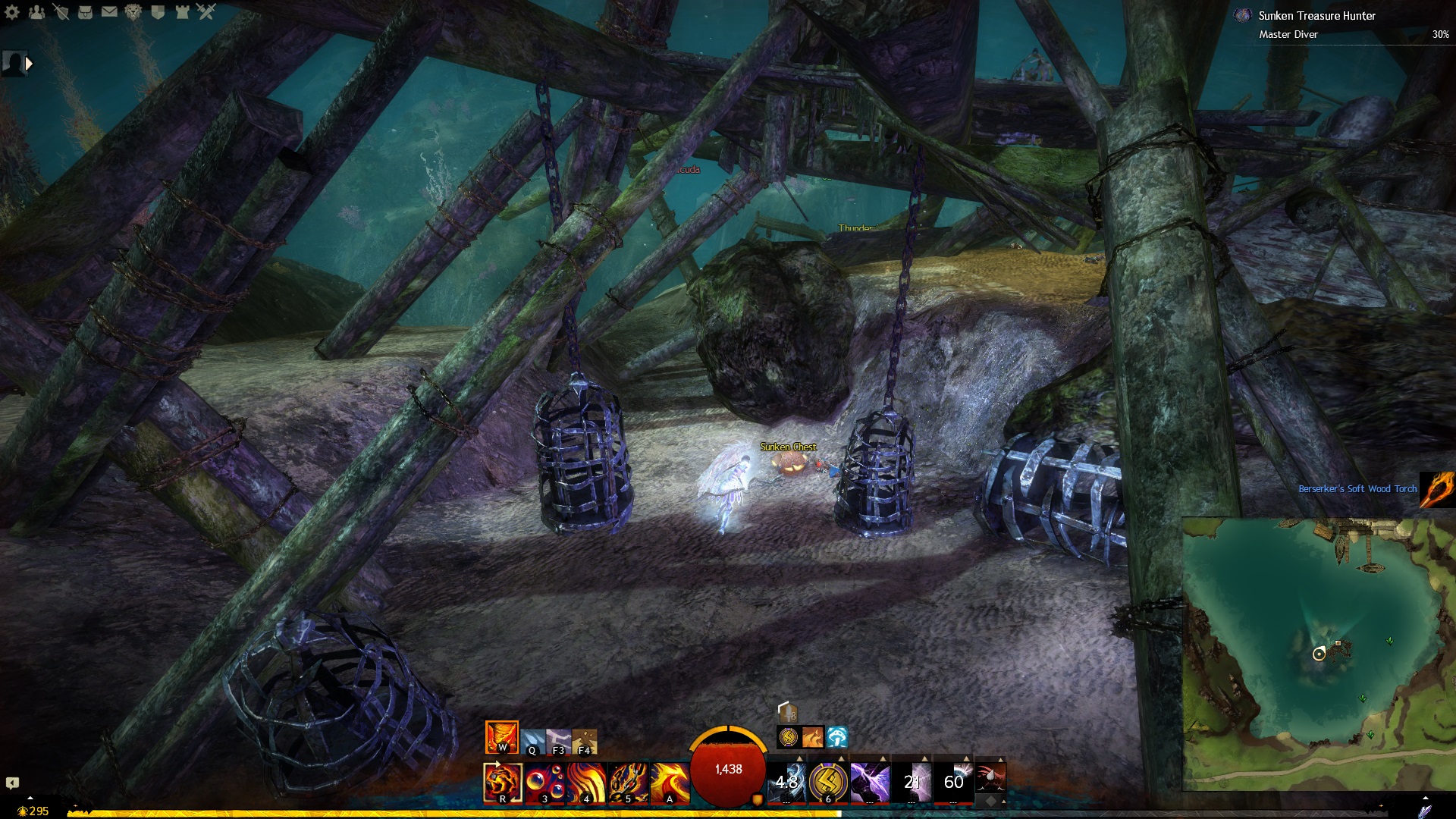Open the mail envelope icon
Image resolution: width=1456 pixels, height=819 pixels.
pos(109,12)
